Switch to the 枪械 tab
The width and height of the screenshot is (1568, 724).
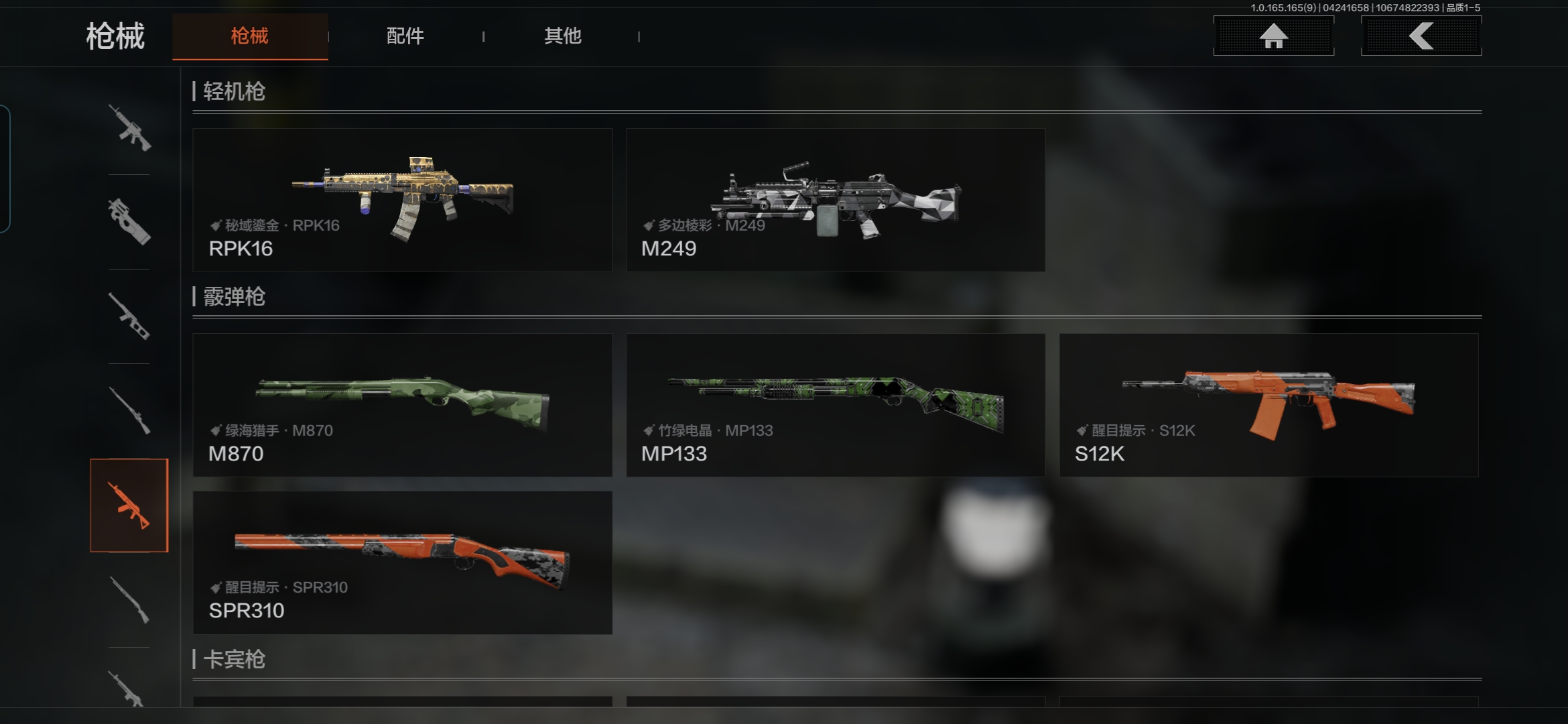249,36
